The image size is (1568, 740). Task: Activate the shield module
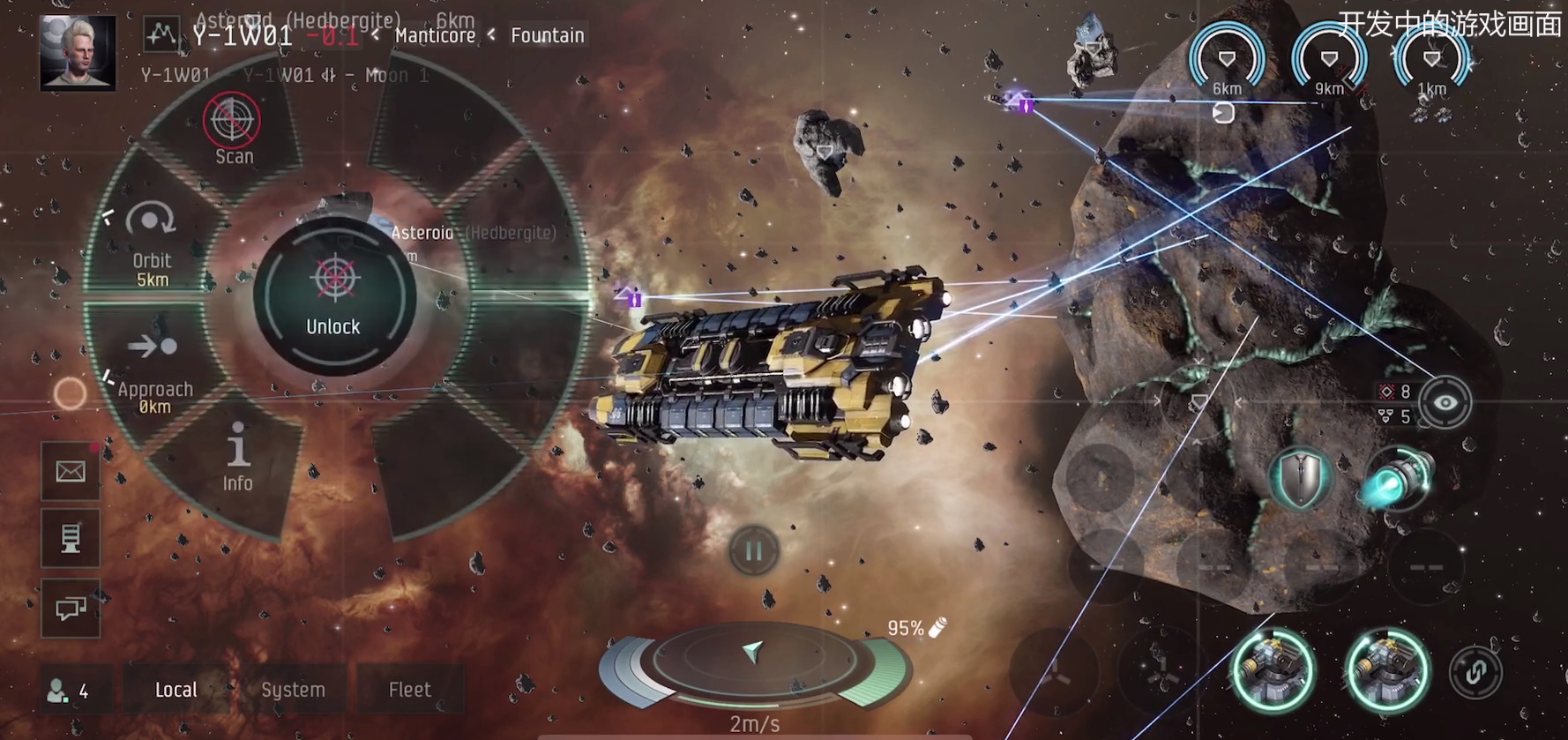[1301, 479]
